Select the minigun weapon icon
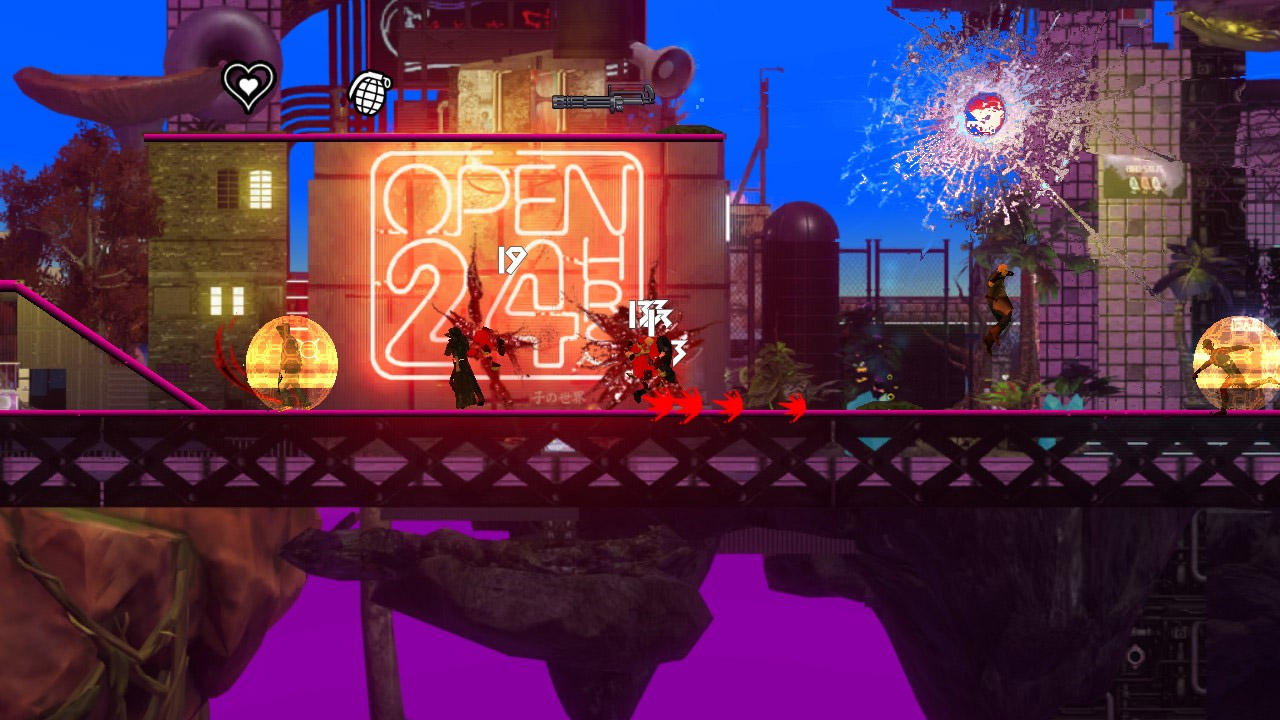Viewport: 1280px width, 720px height. [x=601, y=99]
